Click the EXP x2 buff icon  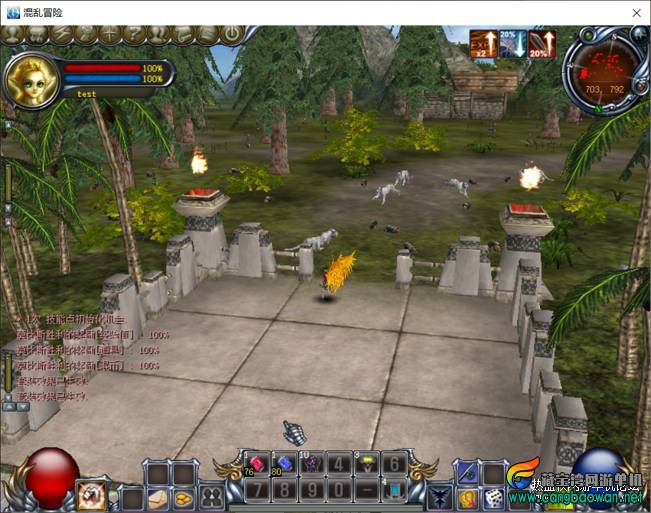(x=484, y=43)
